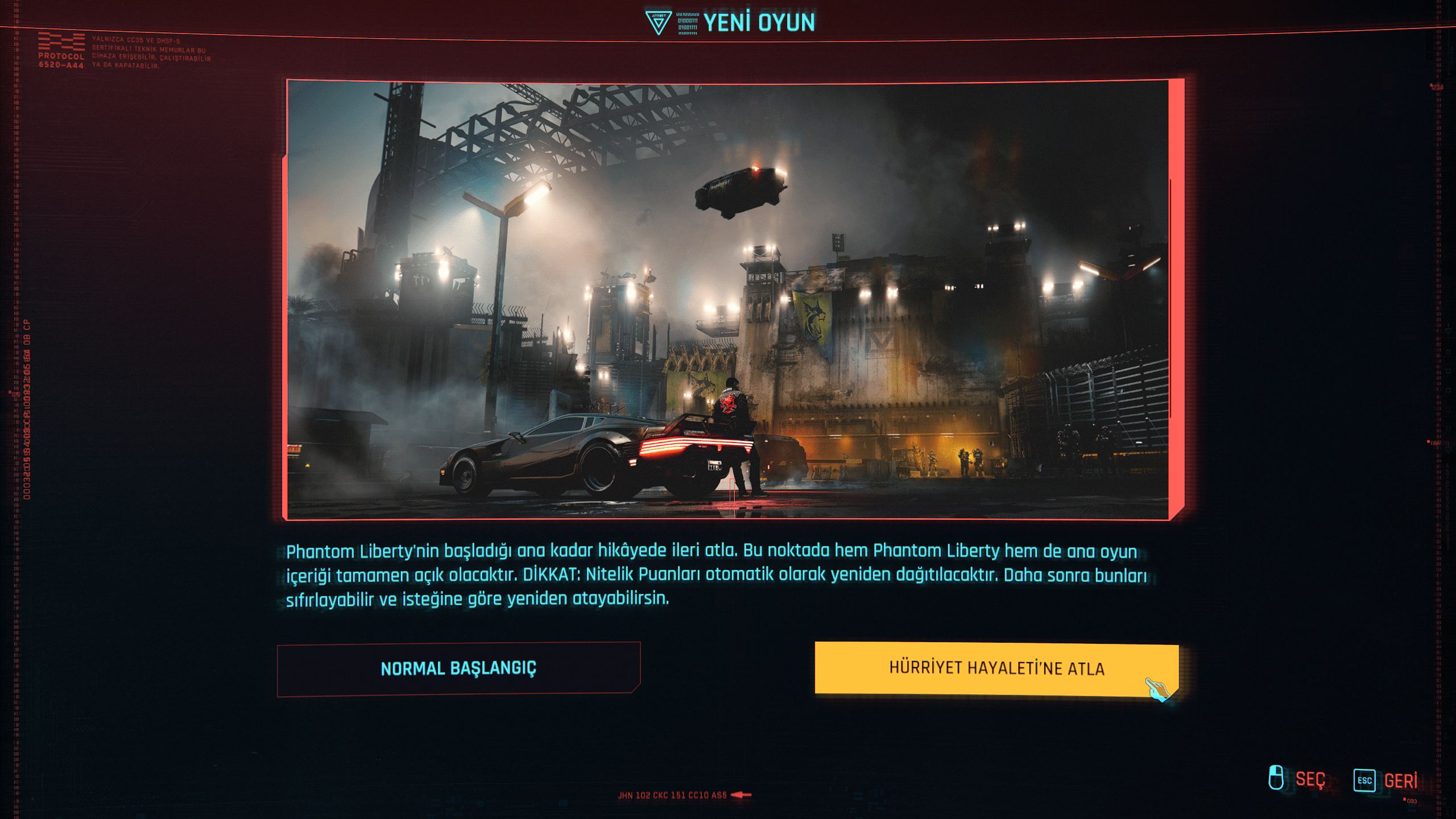Select HÜRRİYET HAYALETİ'NE ATLA button

[x=996, y=668]
